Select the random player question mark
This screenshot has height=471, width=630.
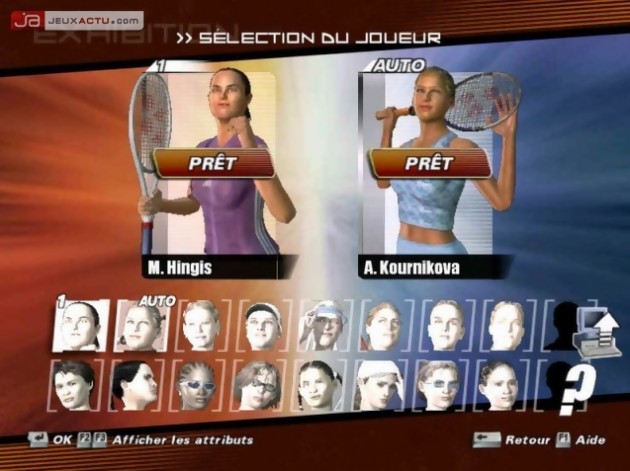(x=578, y=389)
